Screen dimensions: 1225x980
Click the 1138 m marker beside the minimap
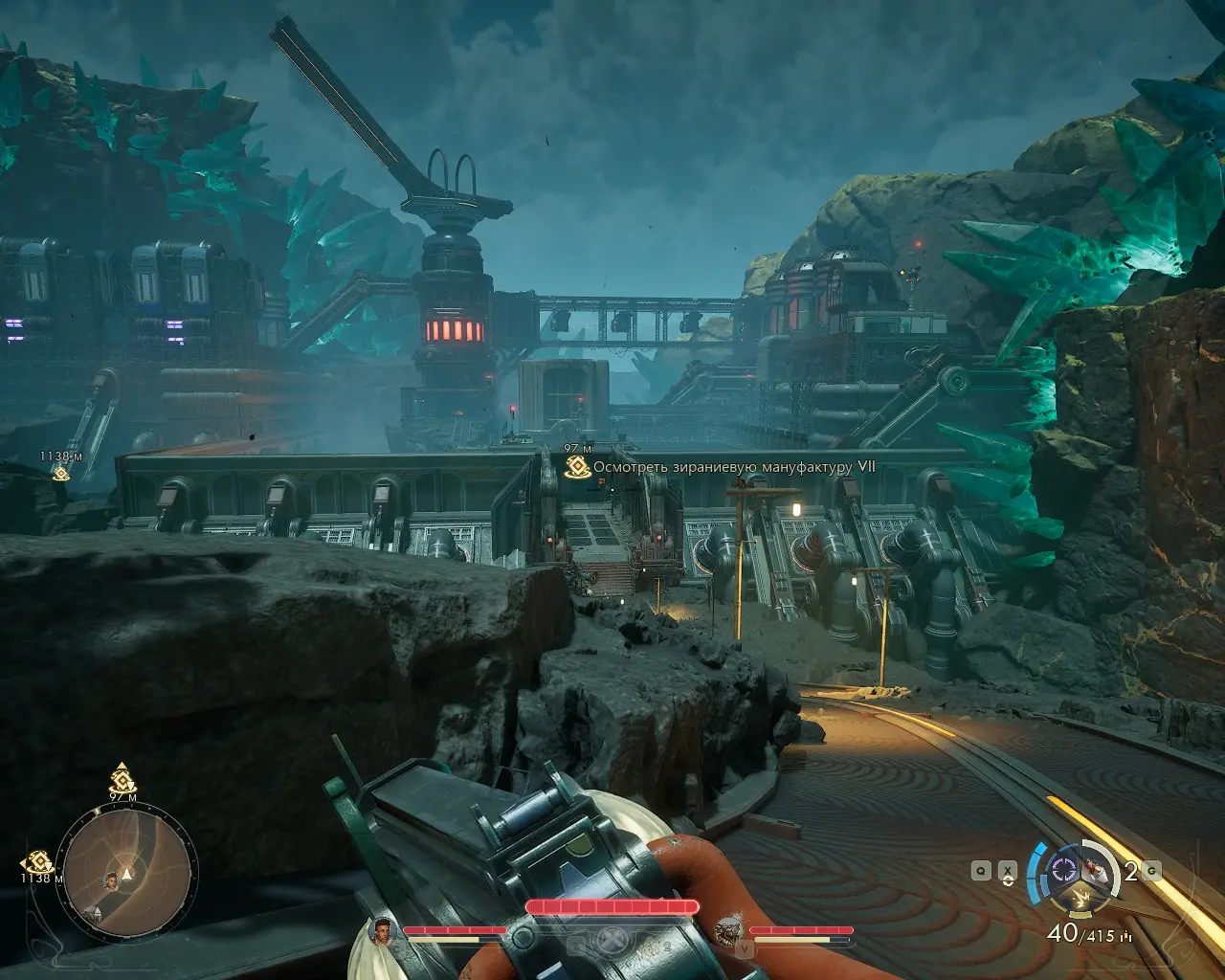[x=36, y=862]
